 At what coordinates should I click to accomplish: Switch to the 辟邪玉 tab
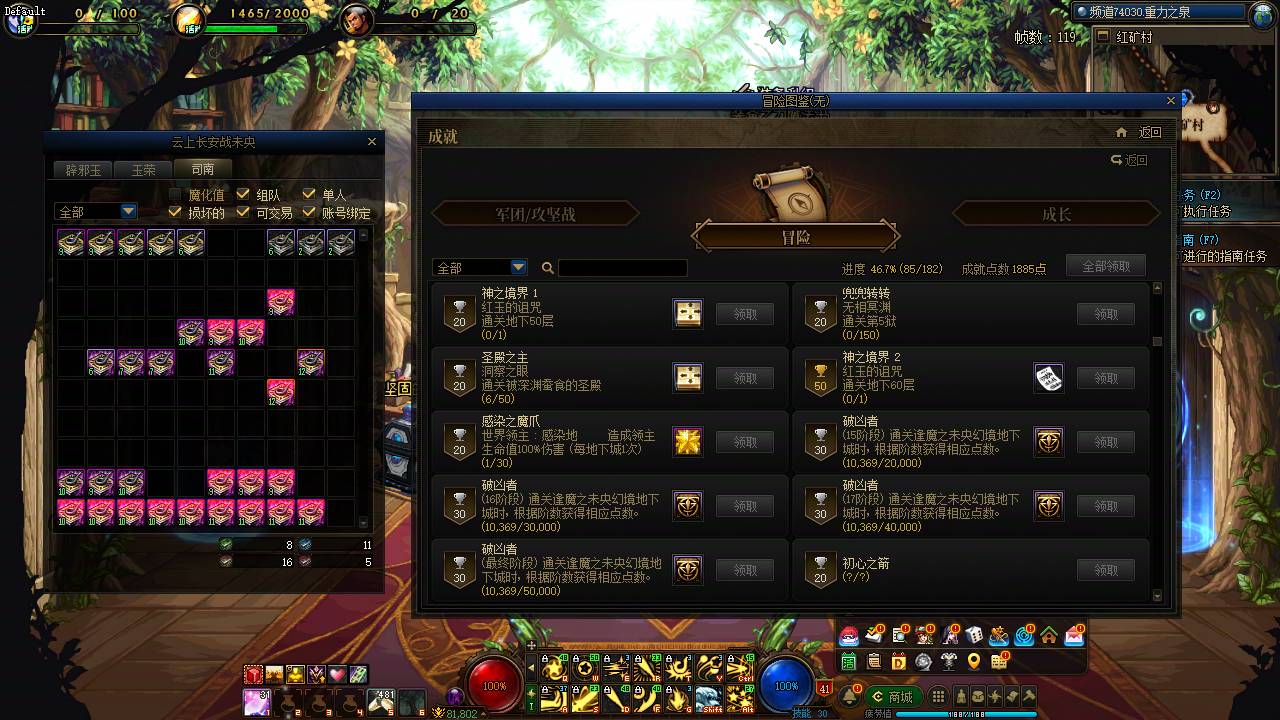[82, 169]
